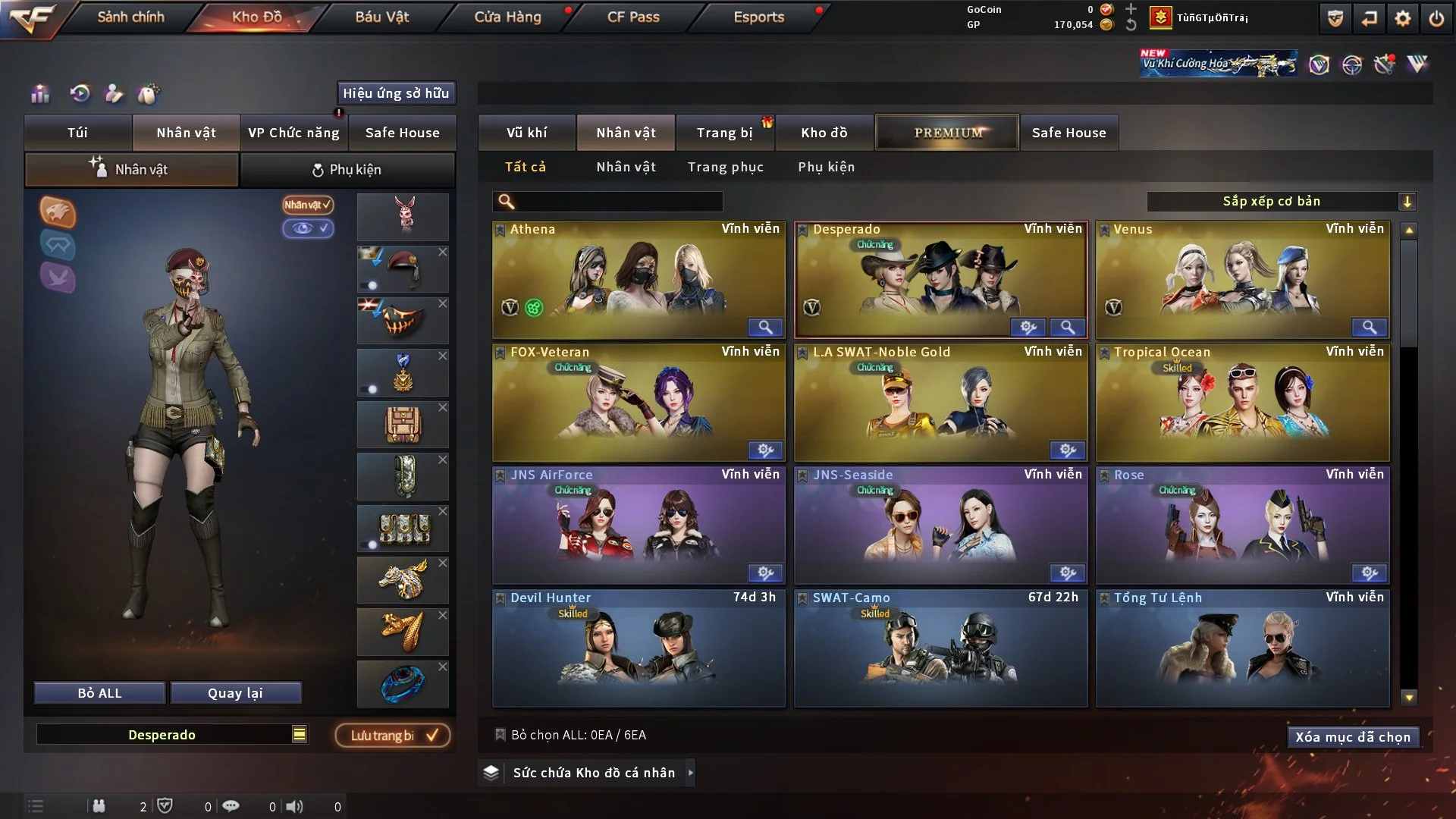This screenshot has width=1456, height=819.
Task: Select the Devil Hunter character card
Action: pos(638,648)
